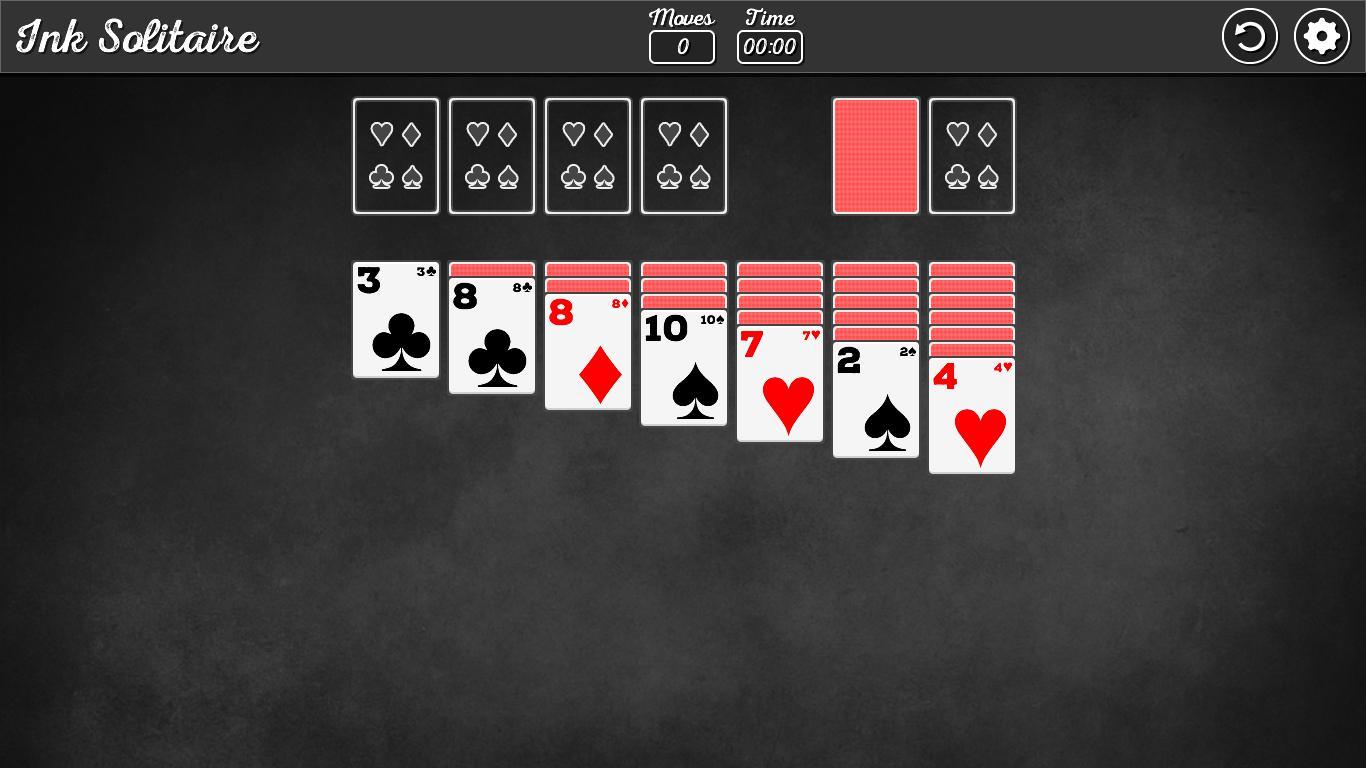
Task: Select the second foundation pile
Action: click(x=491, y=155)
